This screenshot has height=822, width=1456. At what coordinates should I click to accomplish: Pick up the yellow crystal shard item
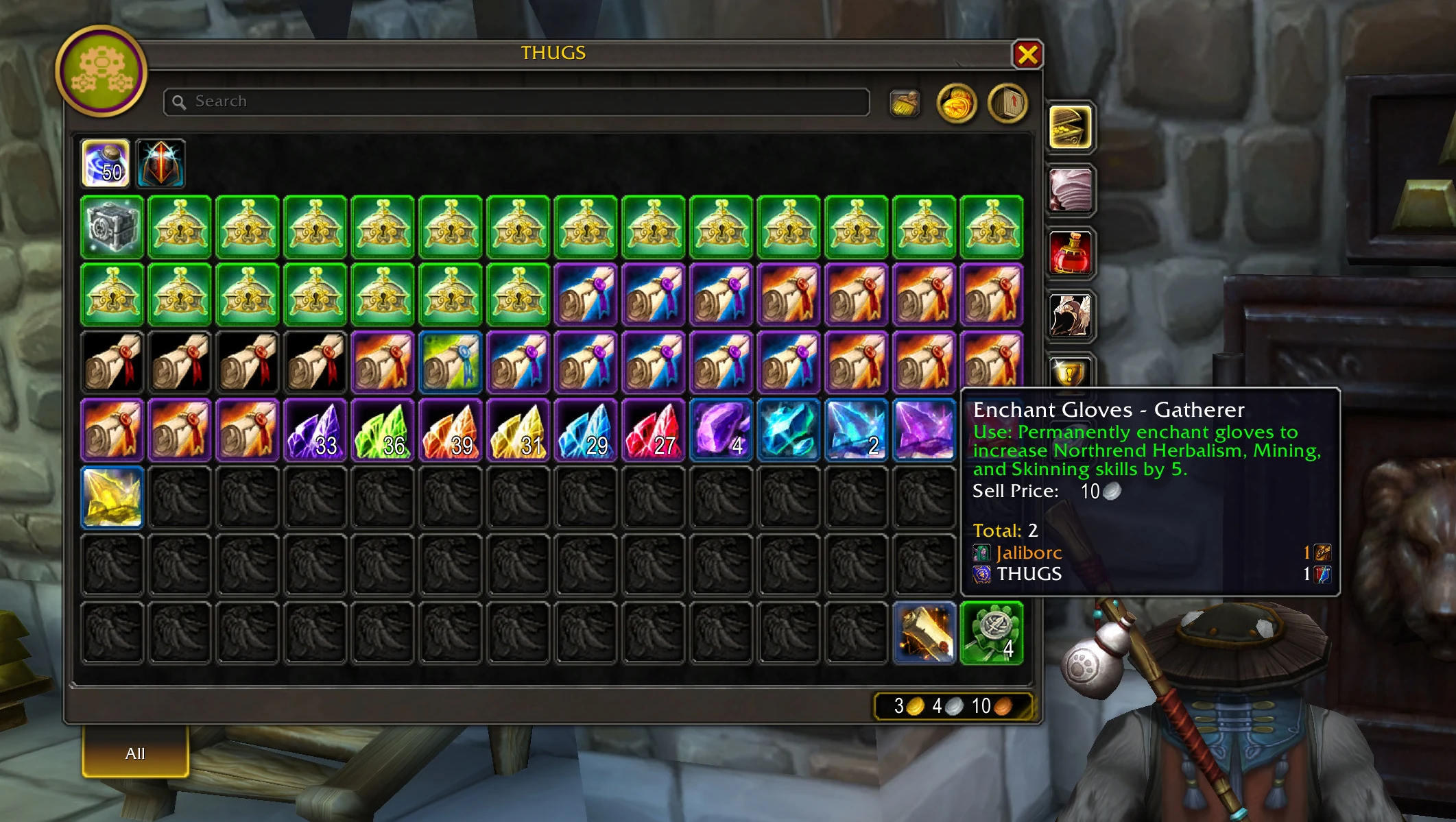(x=111, y=496)
